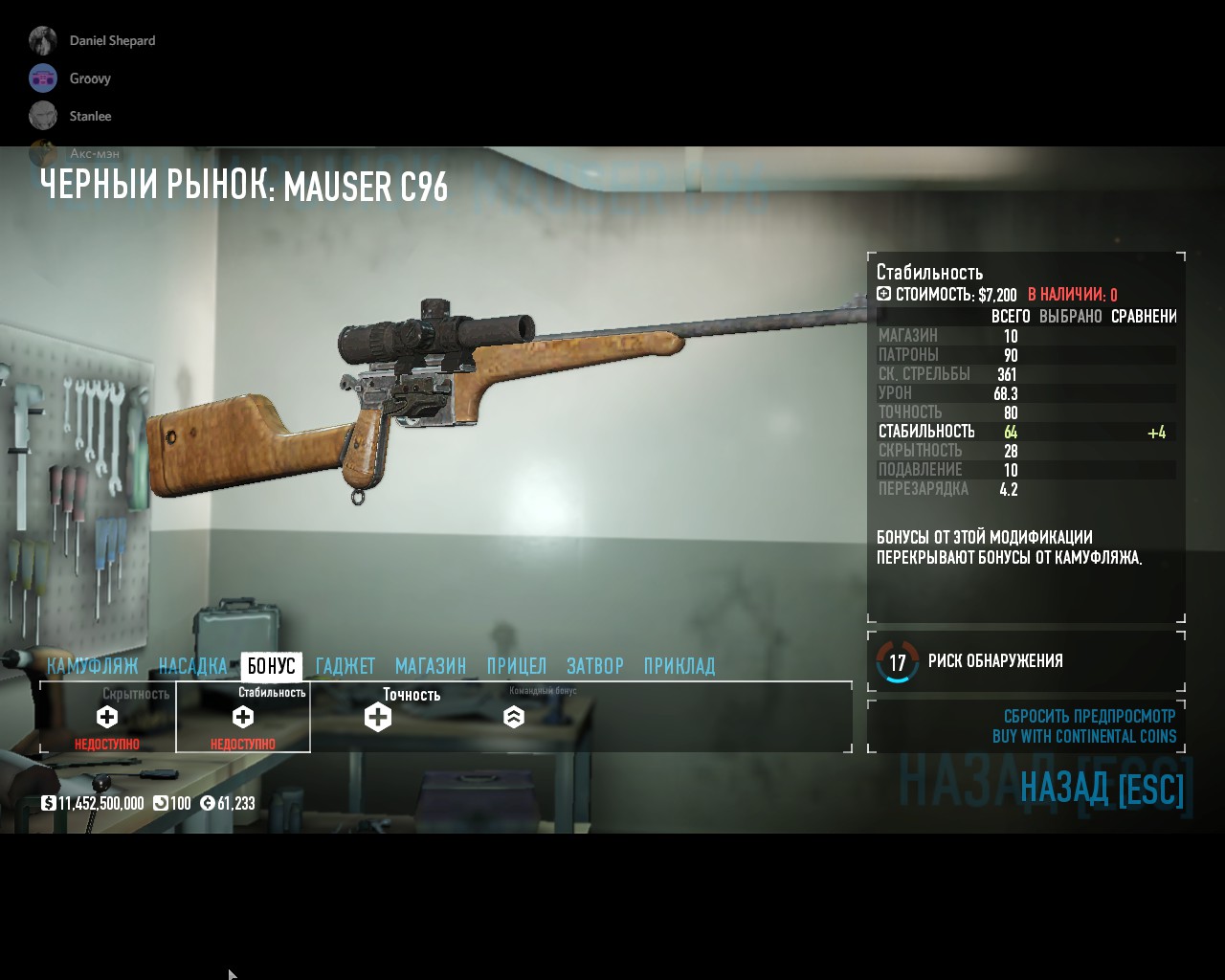This screenshot has width=1225, height=980.
Task: Choose the Стабильность bonus mod slot
Action: (243, 717)
